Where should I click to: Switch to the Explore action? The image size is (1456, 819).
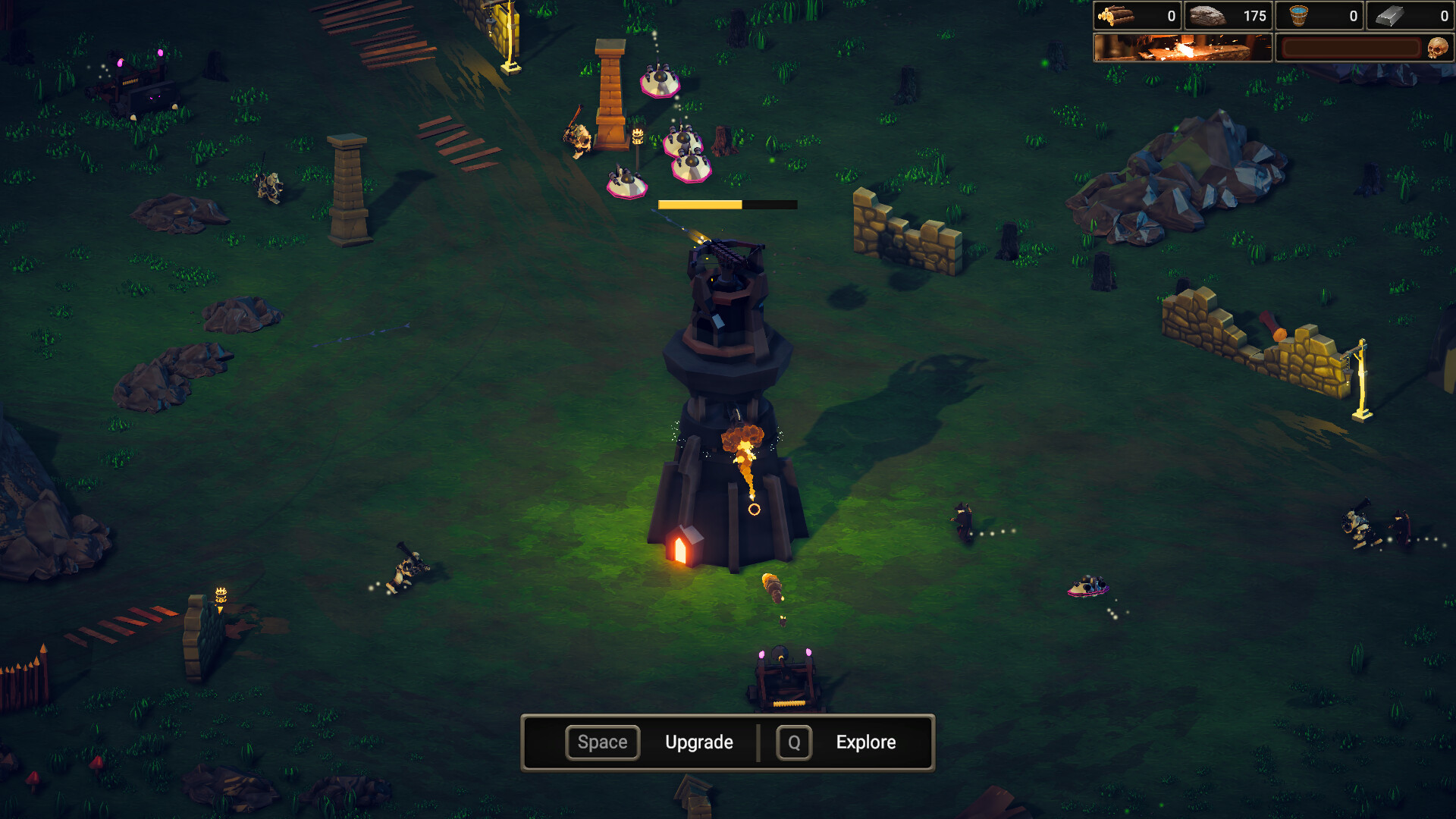[x=864, y=742]
